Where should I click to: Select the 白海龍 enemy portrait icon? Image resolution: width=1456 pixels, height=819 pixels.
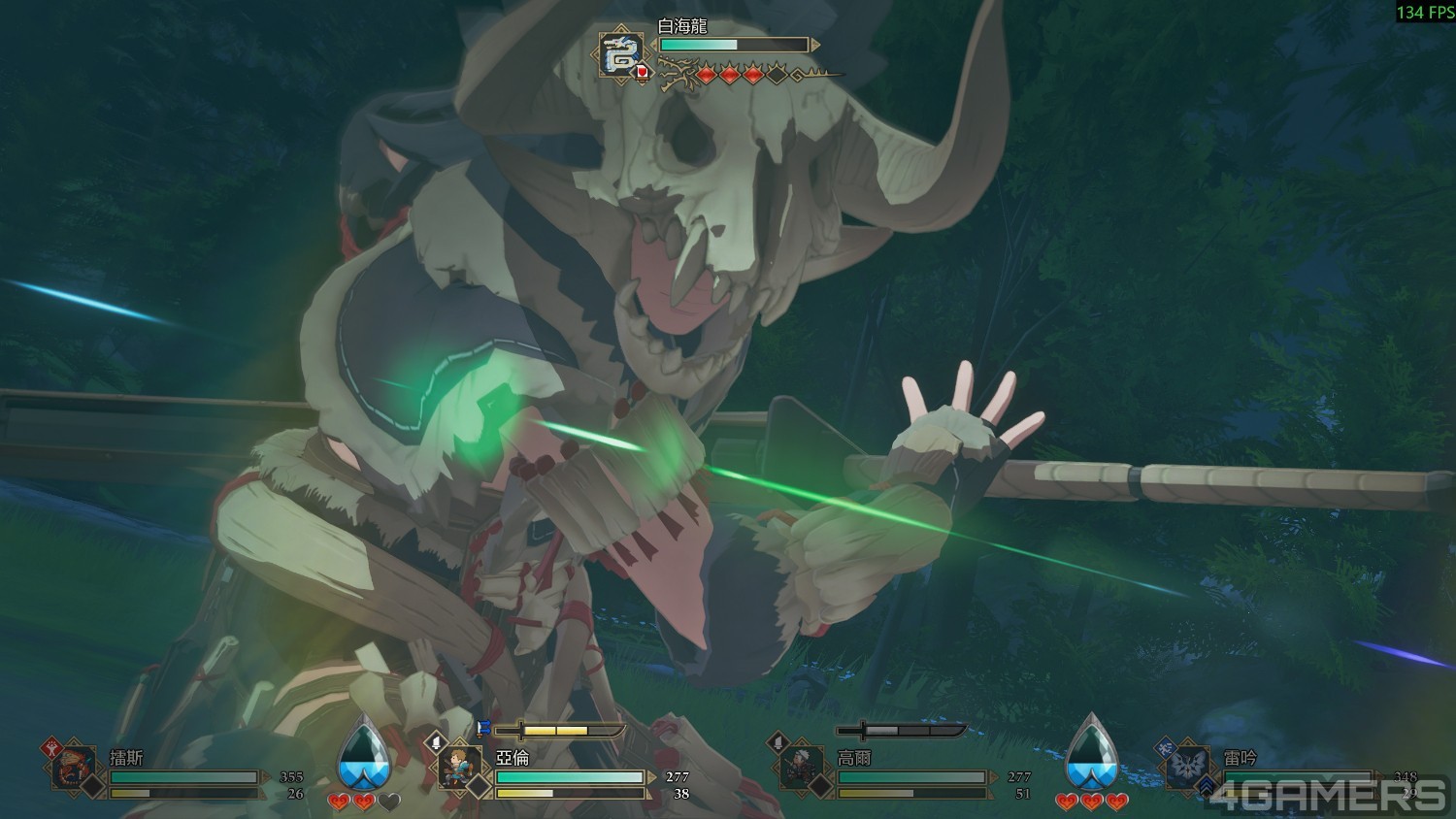622,54
